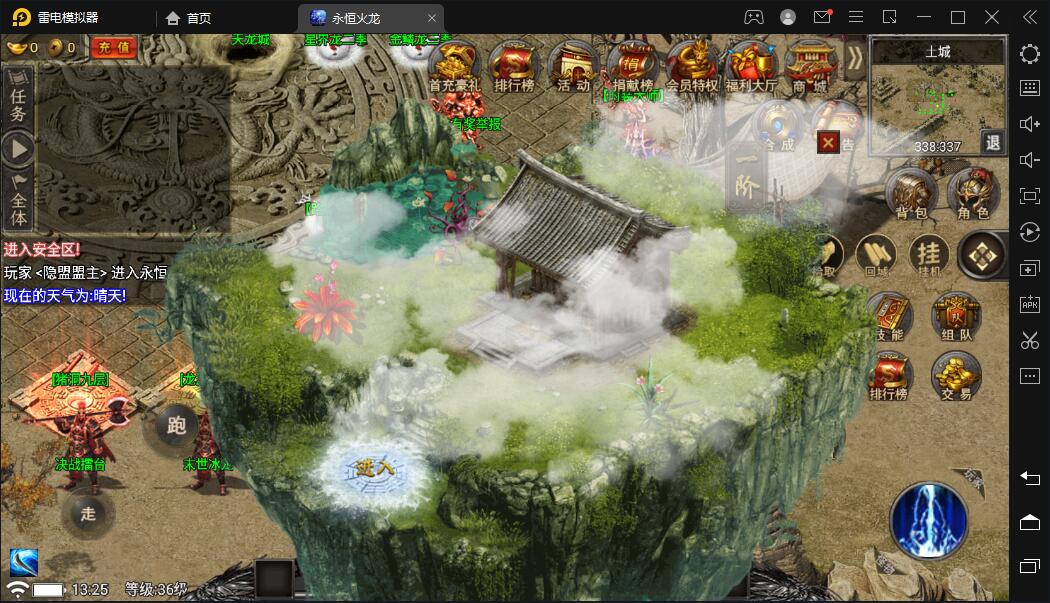Open the 福利大厅 welfare hall
Viewport: 1050px width, 603px height.
point(751,68)
